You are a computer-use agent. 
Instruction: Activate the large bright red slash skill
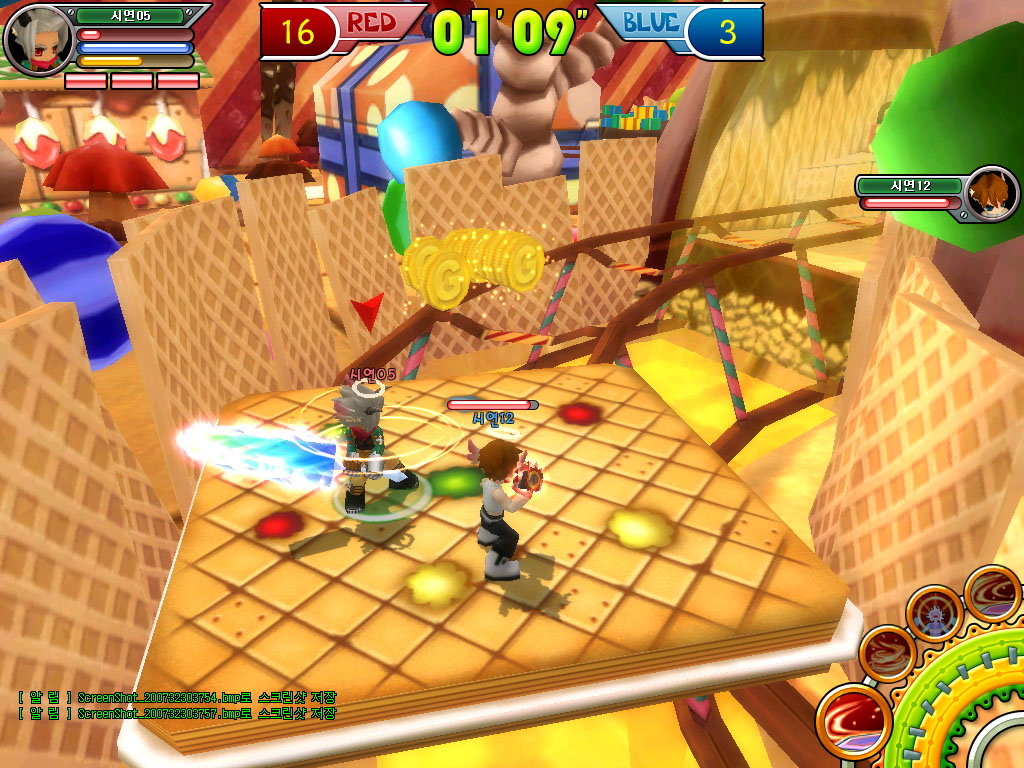[853, 720]
